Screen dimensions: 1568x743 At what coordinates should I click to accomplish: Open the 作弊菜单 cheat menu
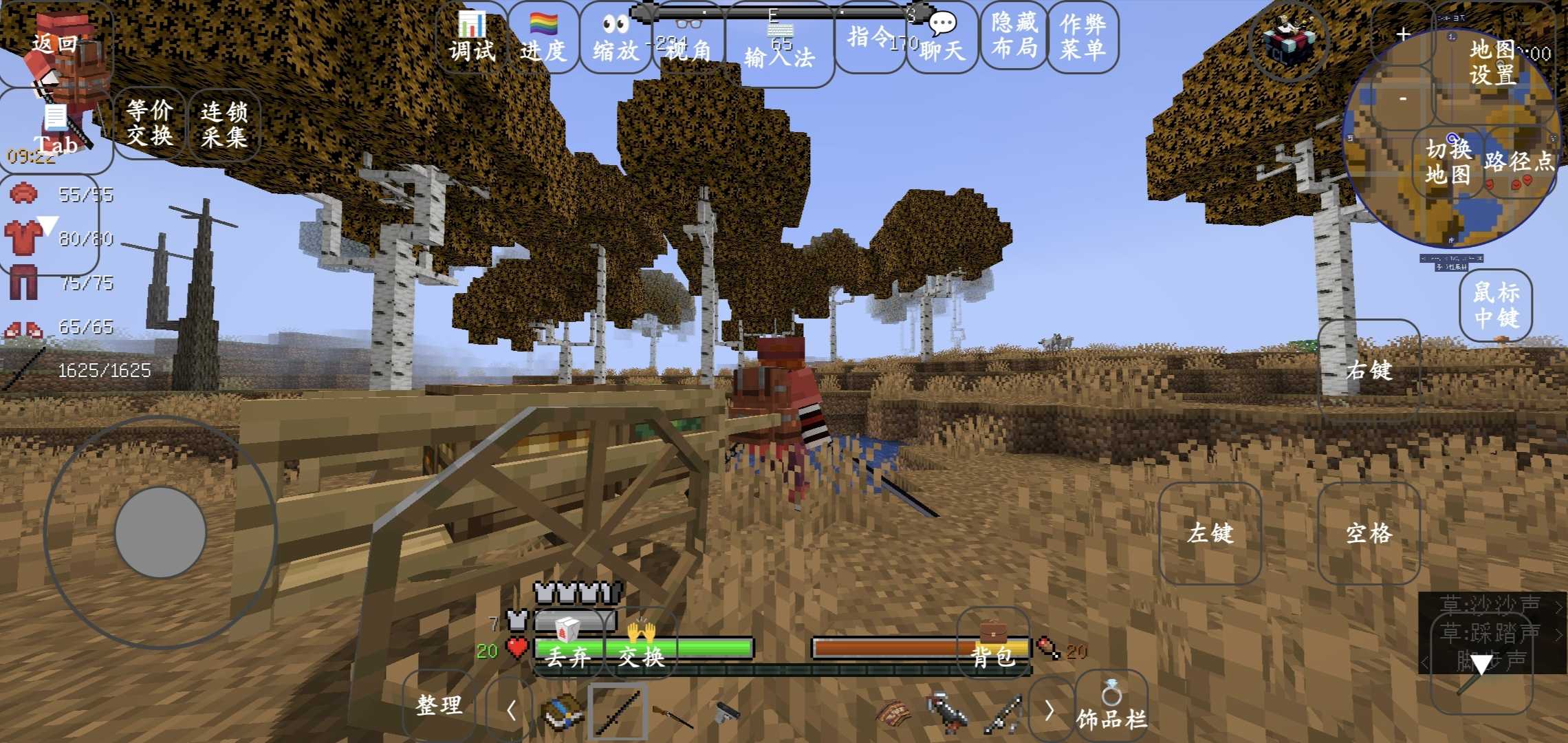1082,36
